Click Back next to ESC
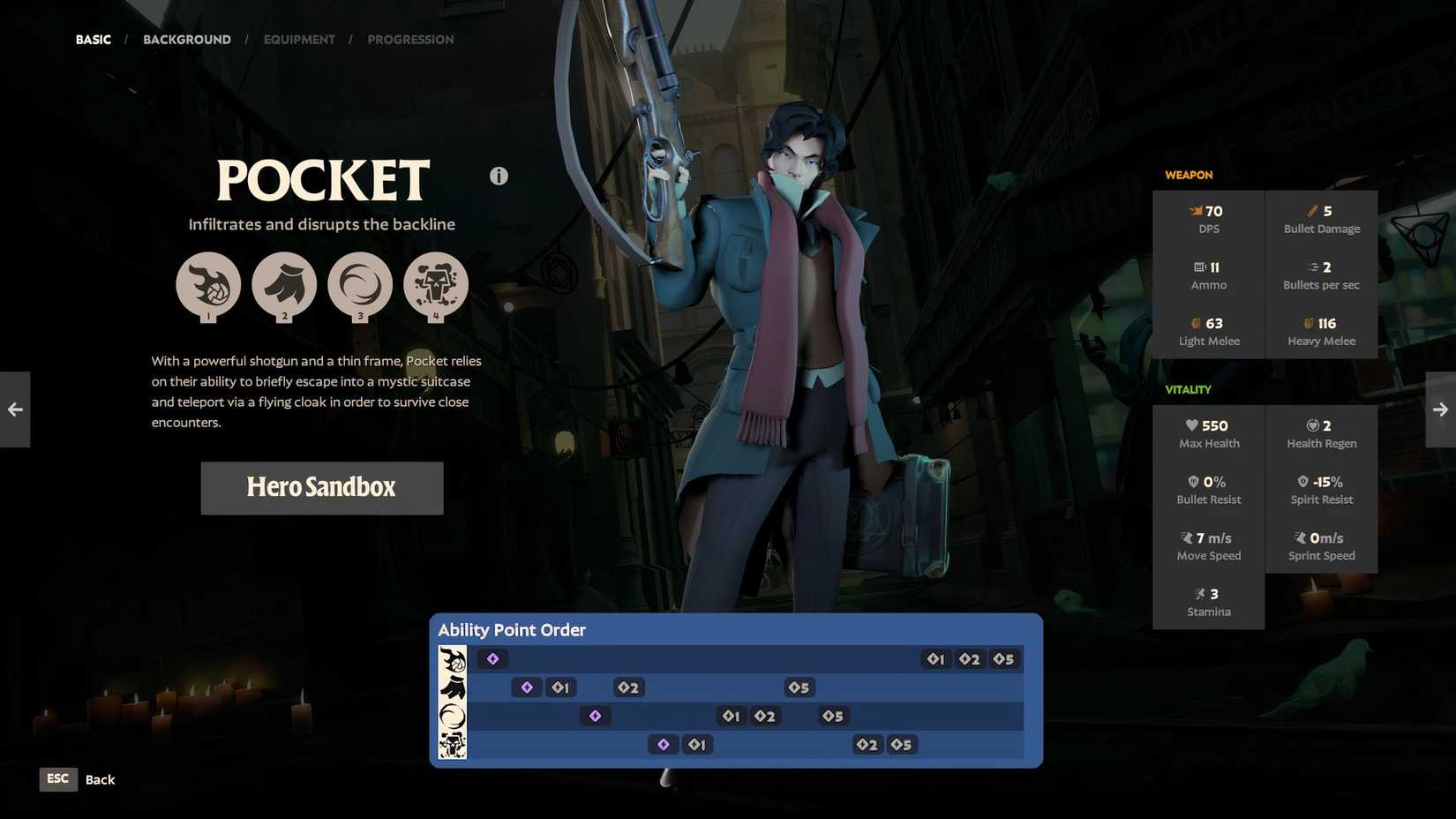Screen dimensions: 1456x819 (x=99, y=779)
